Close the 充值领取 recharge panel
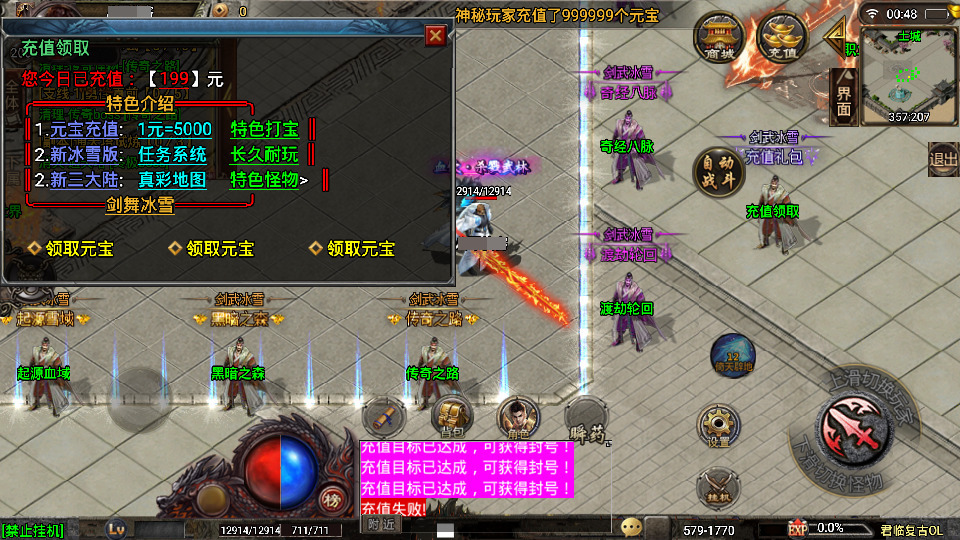Viewport: 960px width, 540px height. (x=435, y=36)
